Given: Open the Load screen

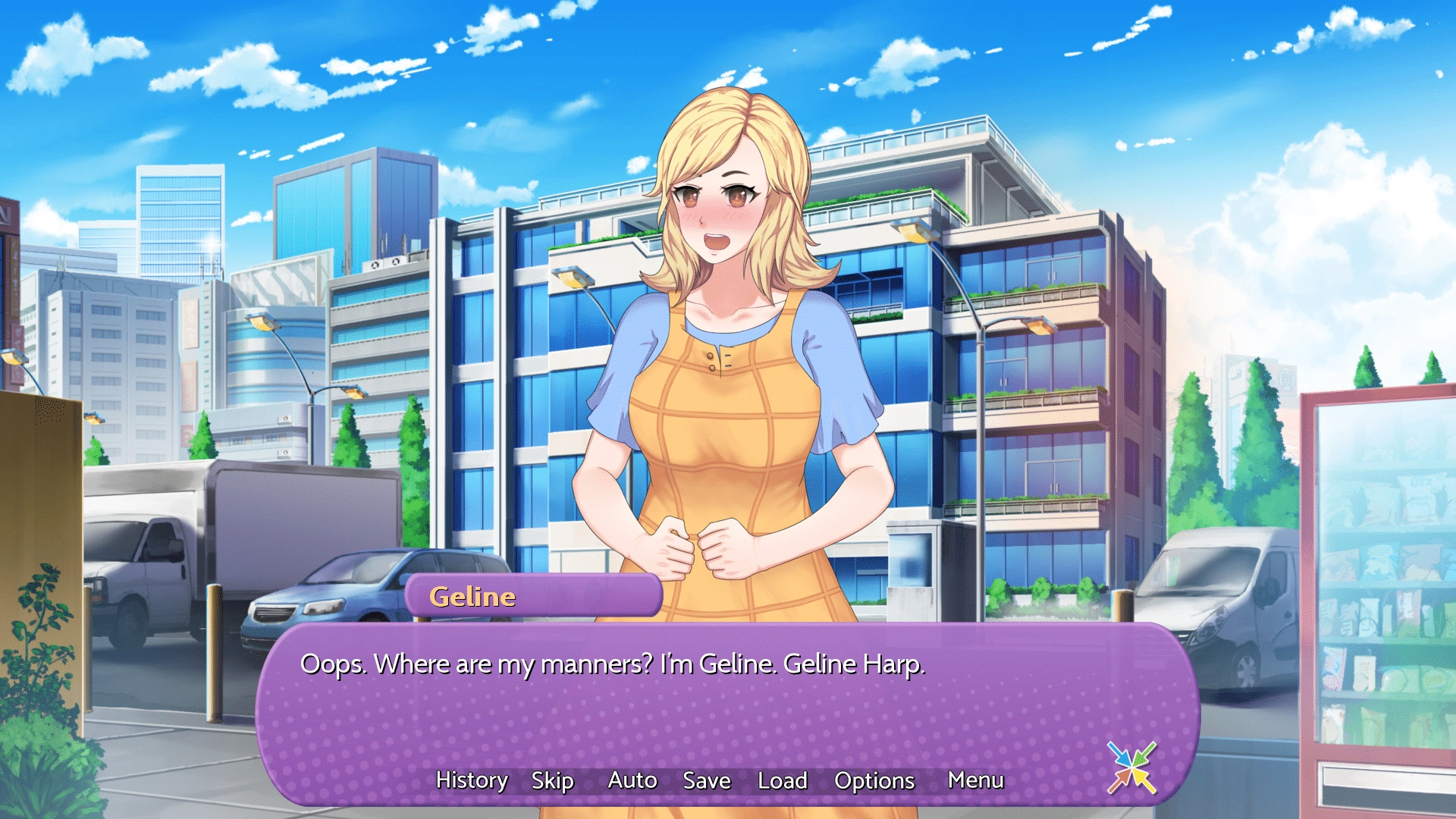Looking at the screenshot, I should point(783,780).
